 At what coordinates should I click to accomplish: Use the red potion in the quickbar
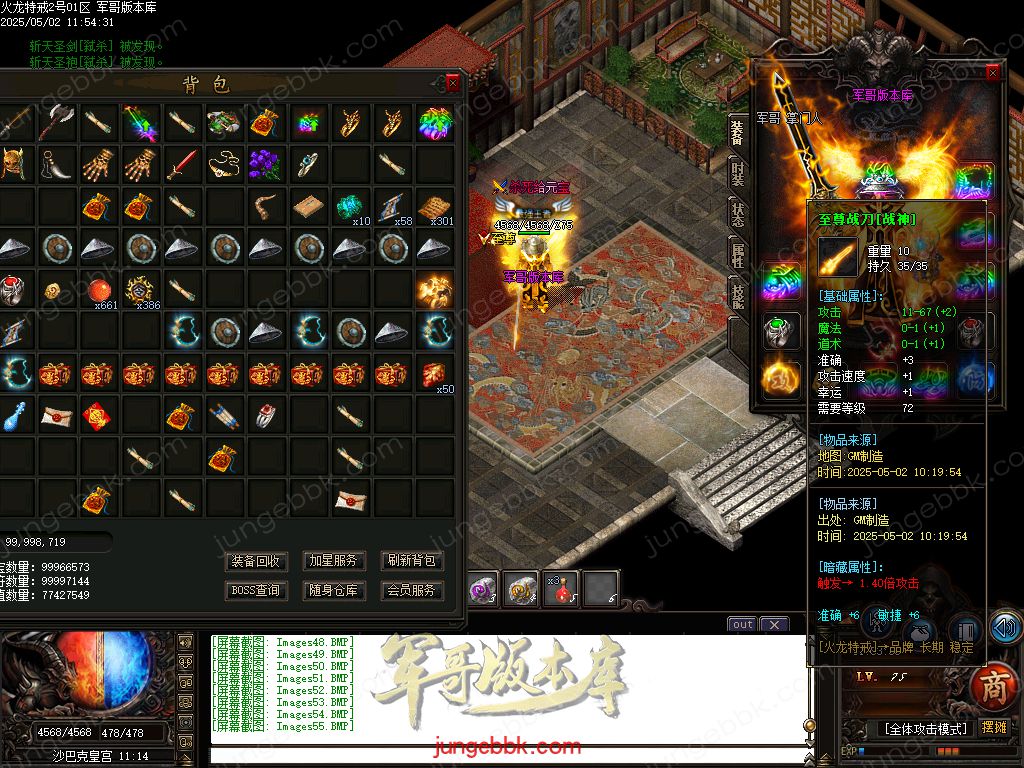pos(560,590)
